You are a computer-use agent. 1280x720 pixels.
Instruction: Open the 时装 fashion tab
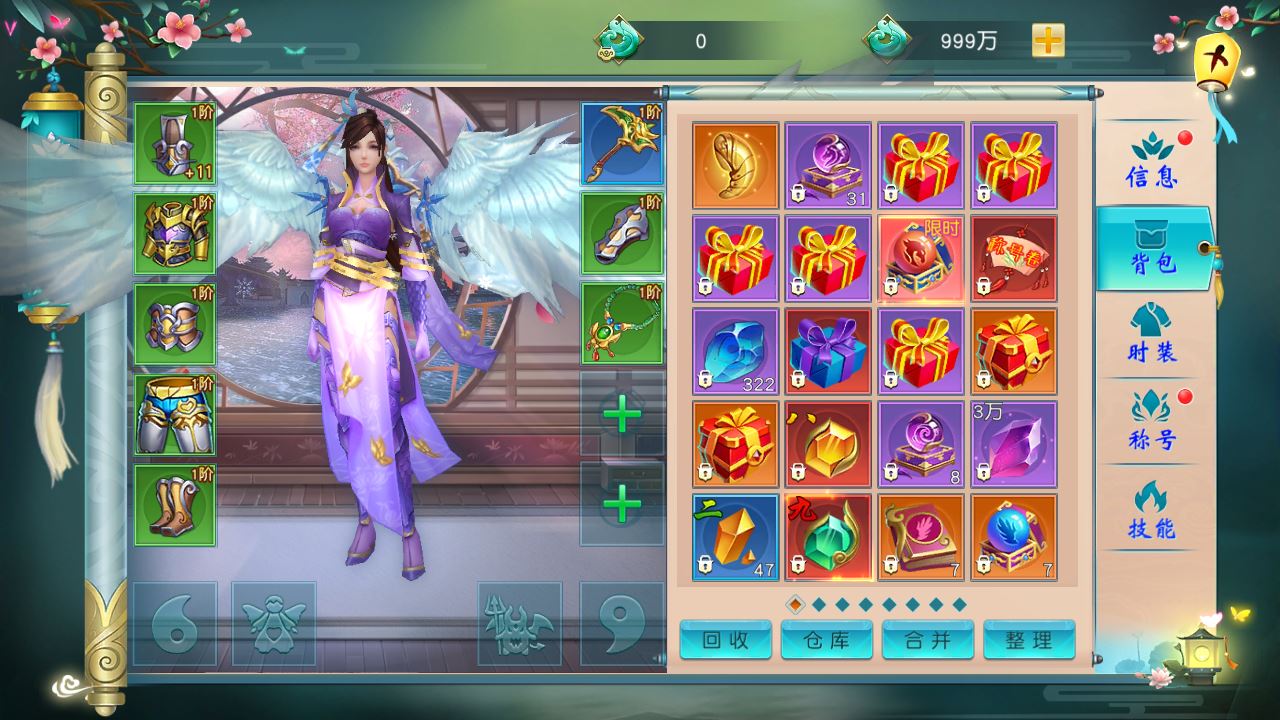(x=1152, y=334)
